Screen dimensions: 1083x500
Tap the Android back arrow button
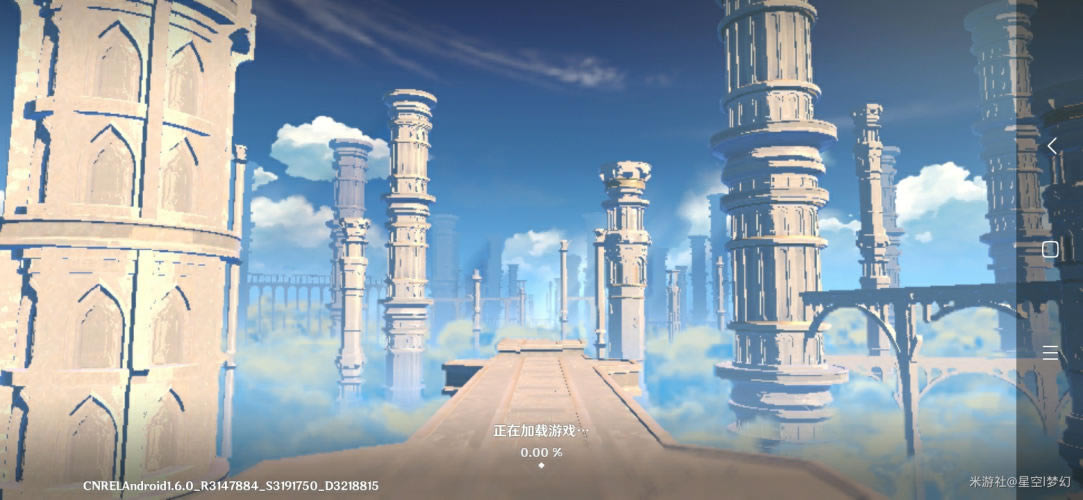[1051, 147]
